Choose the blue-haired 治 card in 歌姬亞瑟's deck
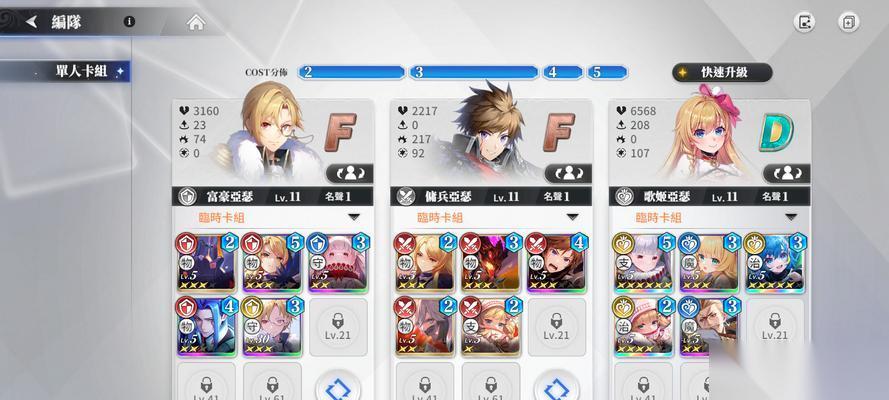The image size is (889, 400). pyautogui.click(x=774, y=262)
